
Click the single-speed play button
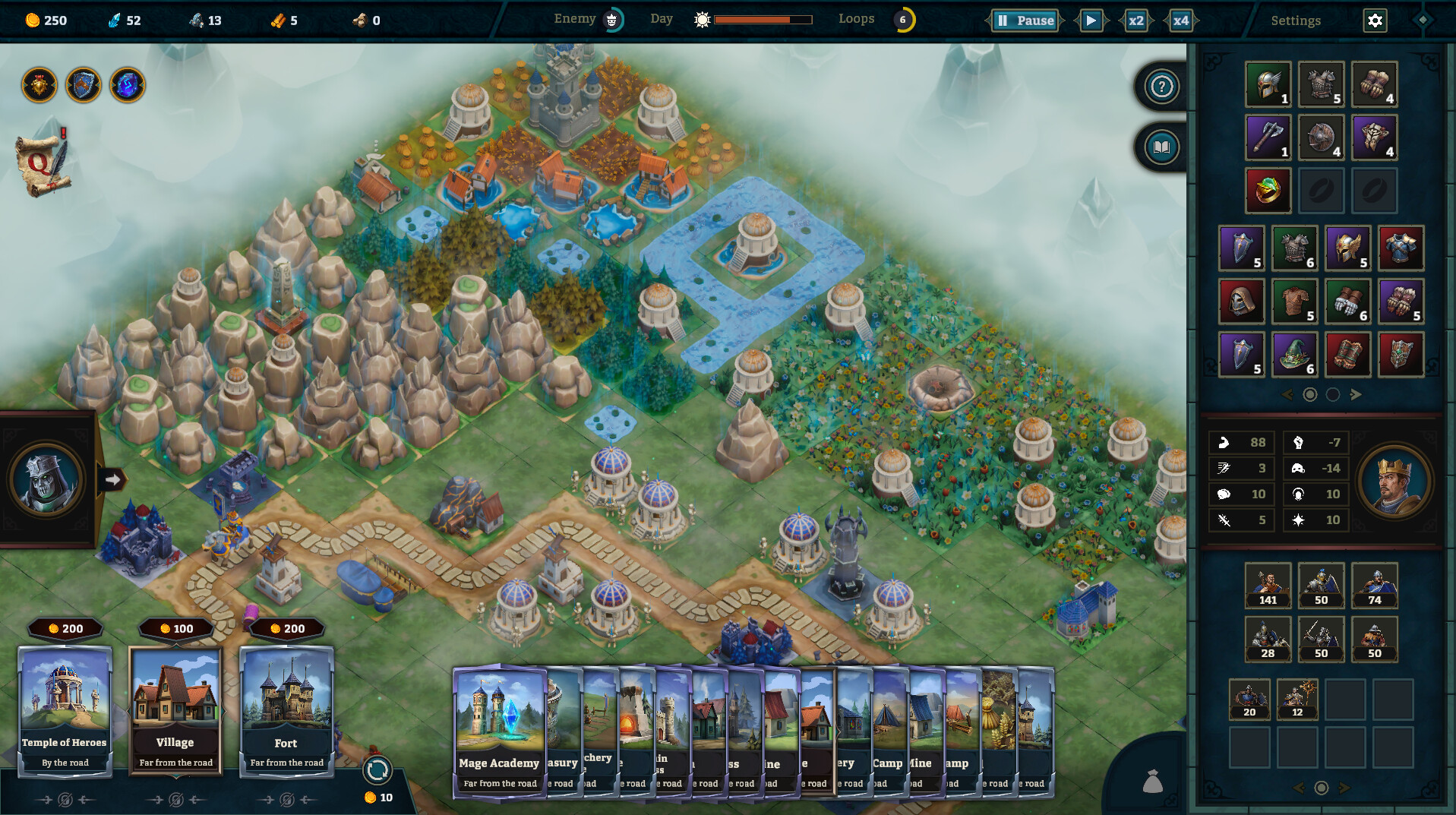point(1091,21)
